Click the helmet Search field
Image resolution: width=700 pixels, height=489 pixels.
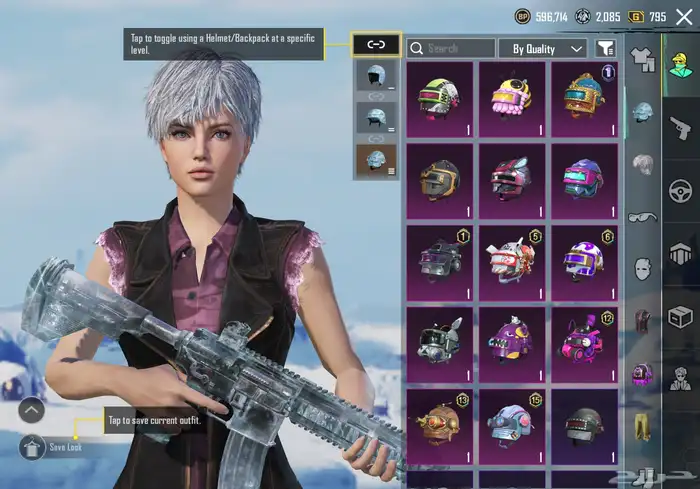pos(450,48)
